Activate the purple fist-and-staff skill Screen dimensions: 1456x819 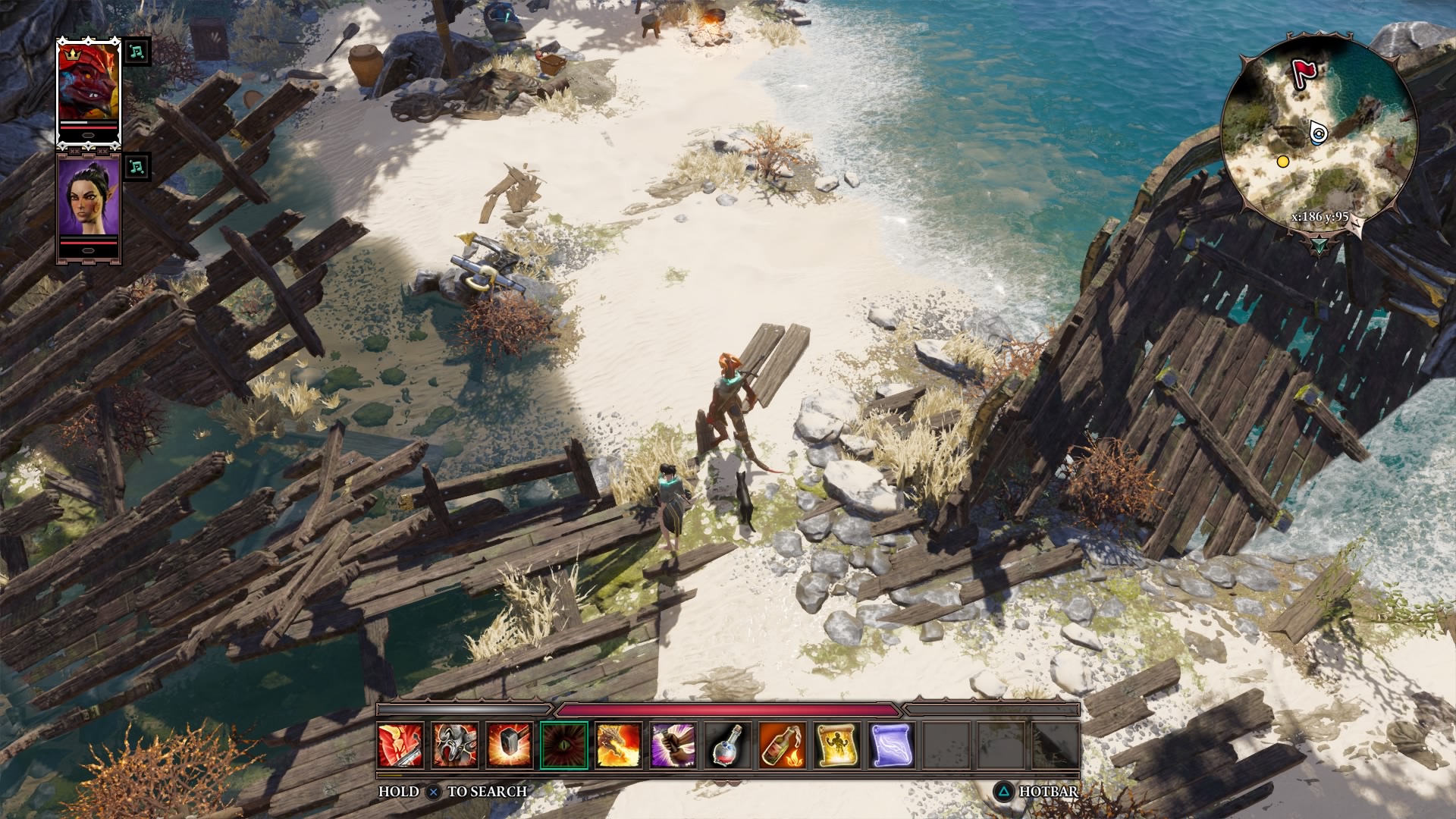coord(673,745)
